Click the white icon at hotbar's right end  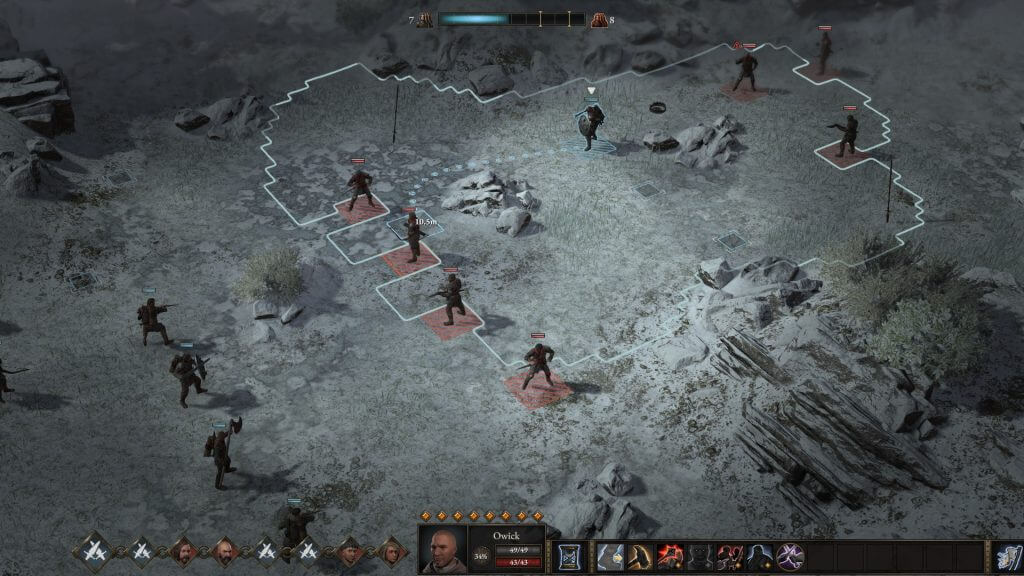pos(1006,557)
